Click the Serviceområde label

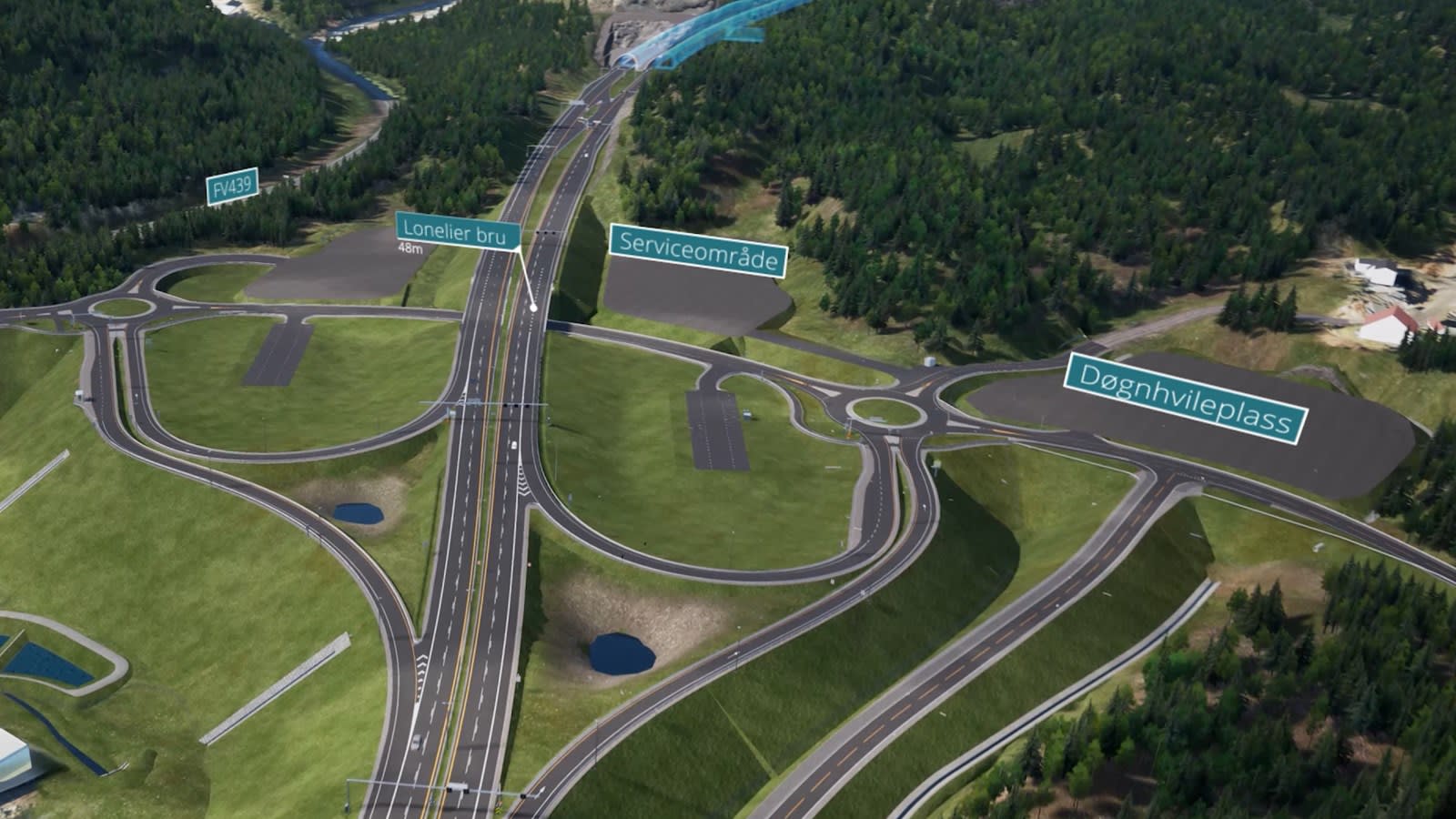click(x=697, y=250)
